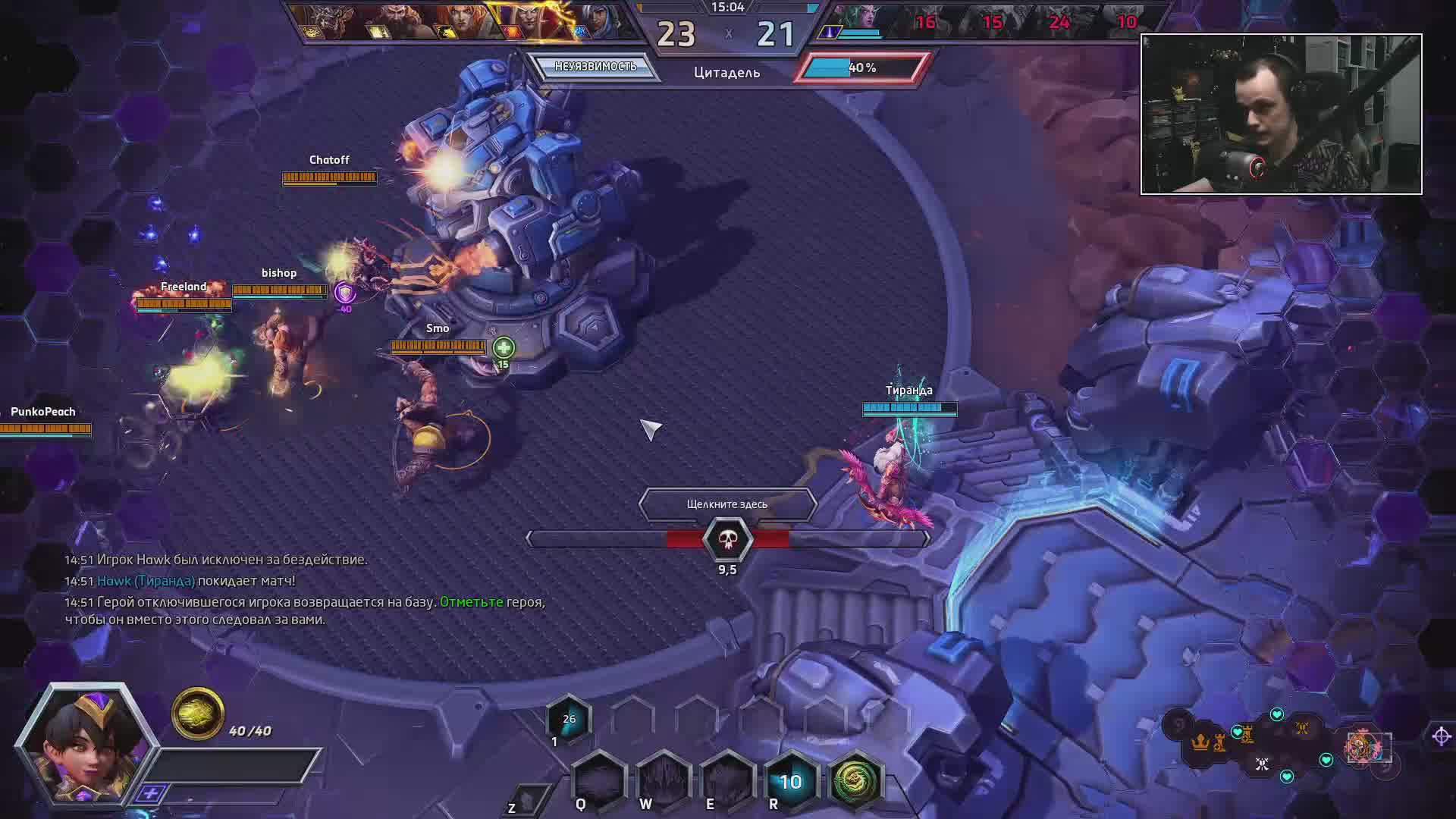Select the highlighted red-haired hero portrait
This screenshot has width=1456, height=819.
(x=532, y=21)
